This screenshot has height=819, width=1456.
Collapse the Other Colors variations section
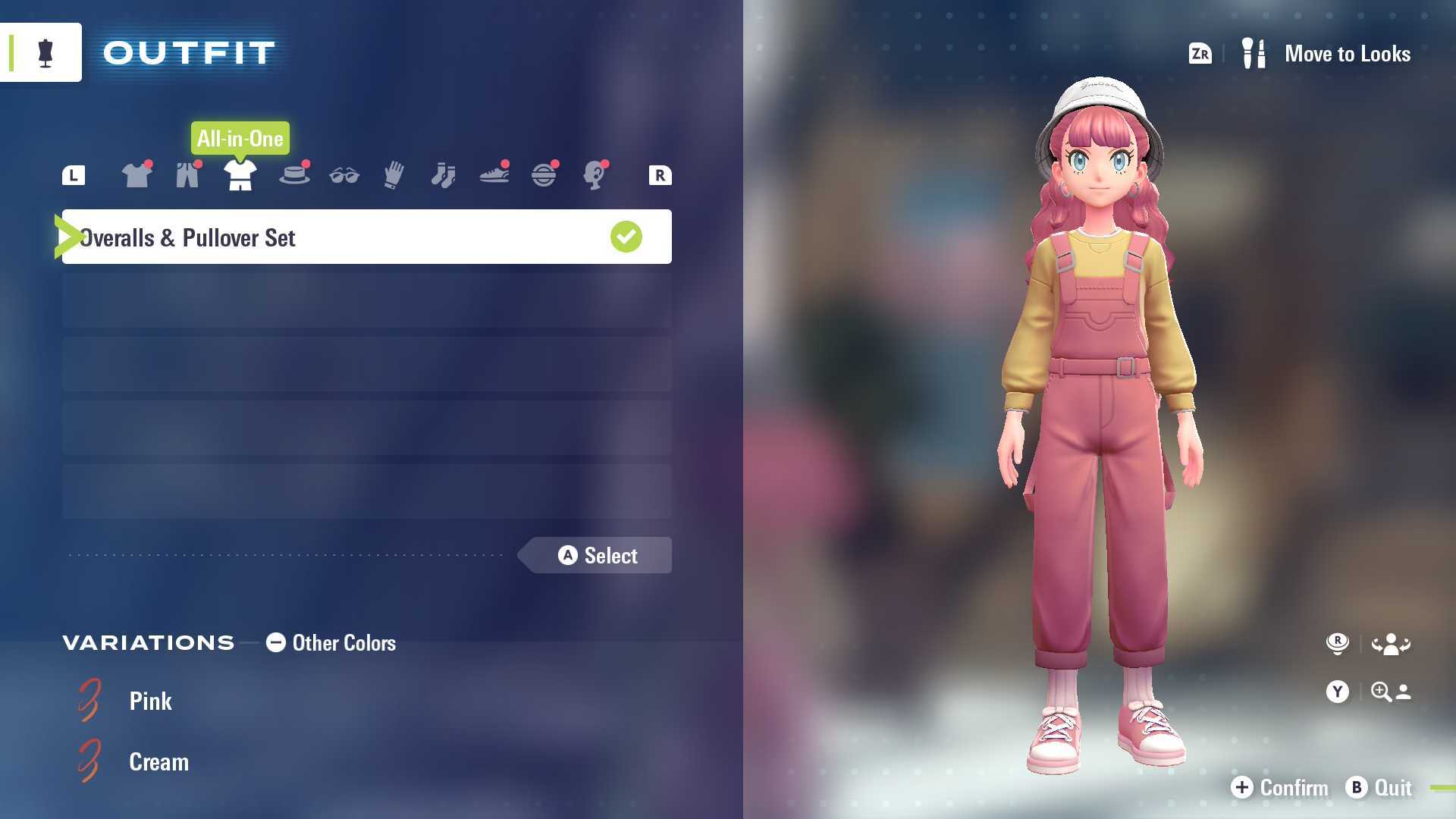(x=275, y=643)
